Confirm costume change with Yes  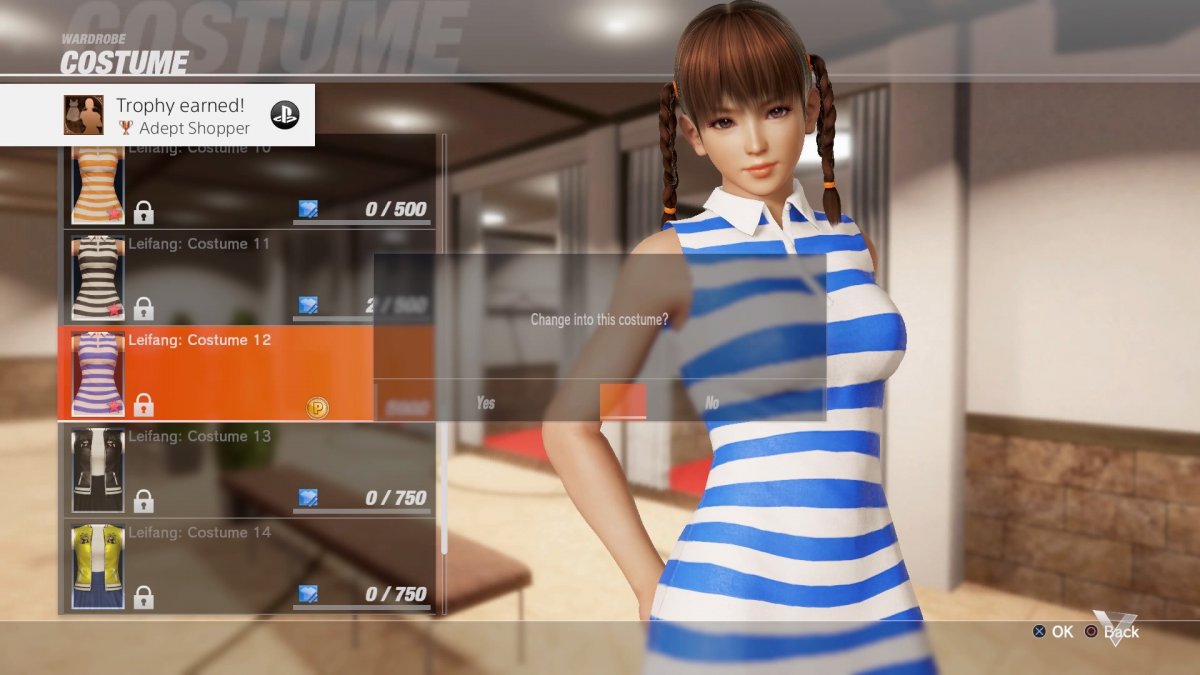[x=486, y=403]
